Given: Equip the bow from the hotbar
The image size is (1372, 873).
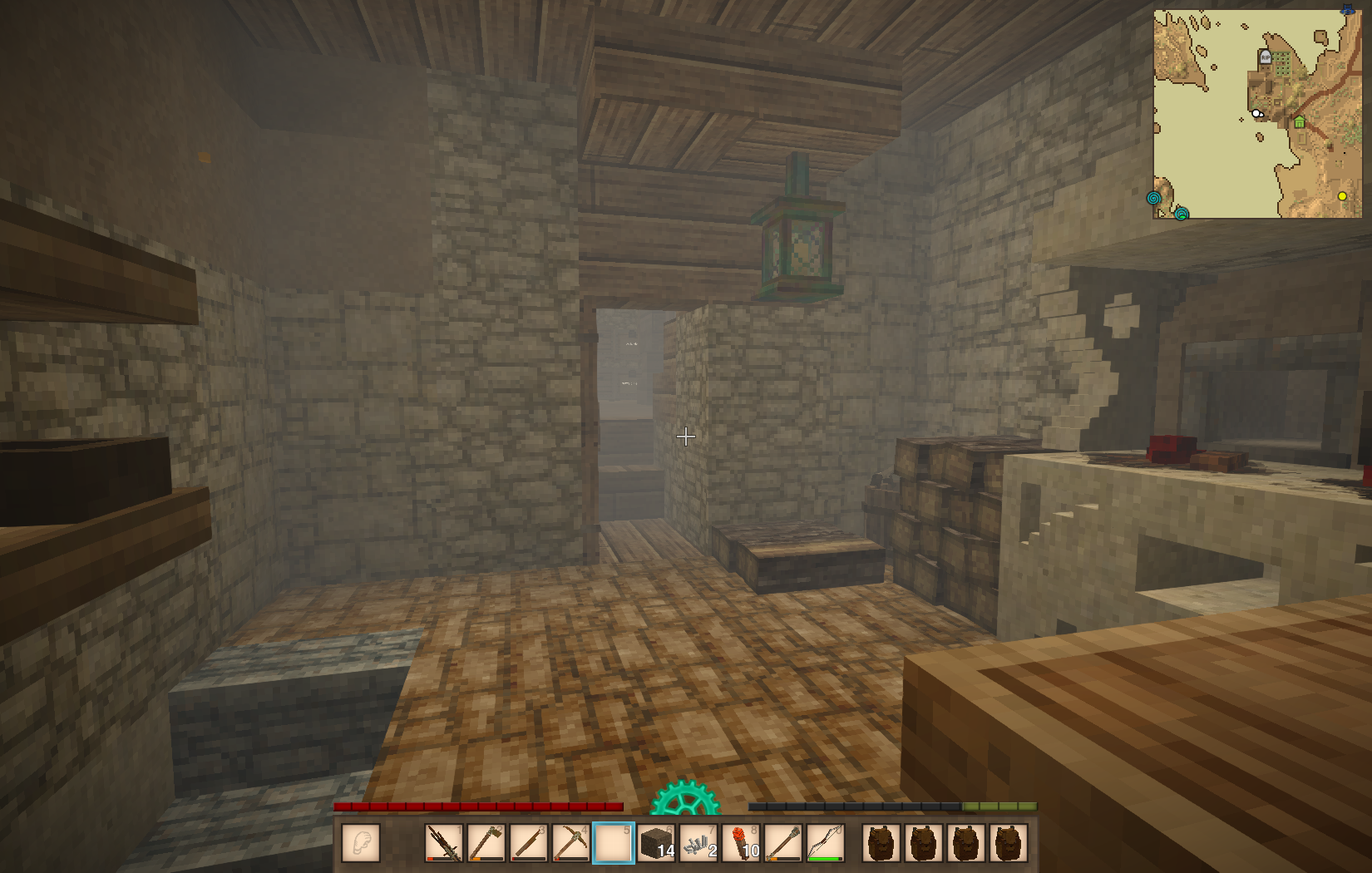Looking at the screenshot, I should coord(825,843).
